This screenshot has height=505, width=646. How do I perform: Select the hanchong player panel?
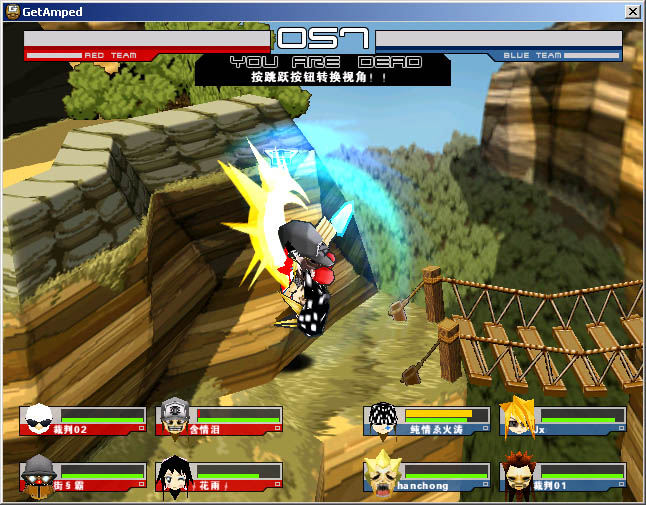click(427, 476)
